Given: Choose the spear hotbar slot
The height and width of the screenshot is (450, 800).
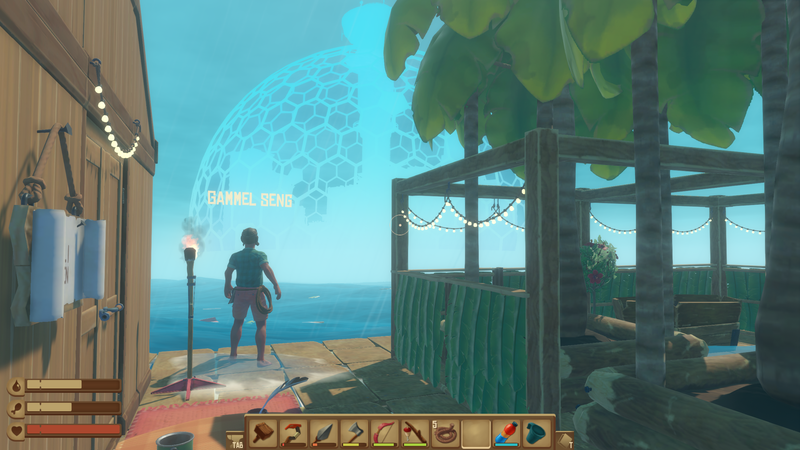Looking at the screenshot, I should coord(324,433).
